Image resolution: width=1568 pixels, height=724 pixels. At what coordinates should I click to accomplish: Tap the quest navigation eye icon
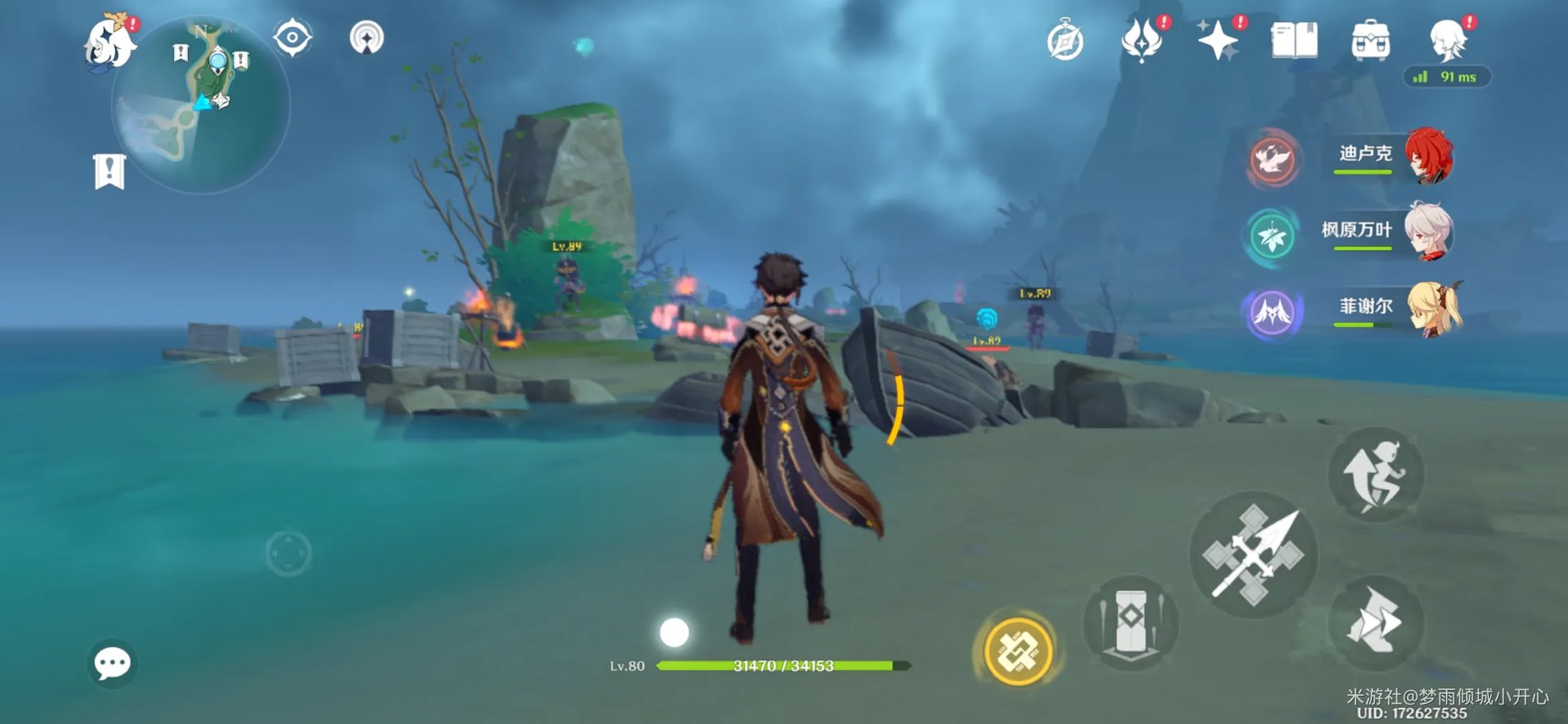point(292,38)
